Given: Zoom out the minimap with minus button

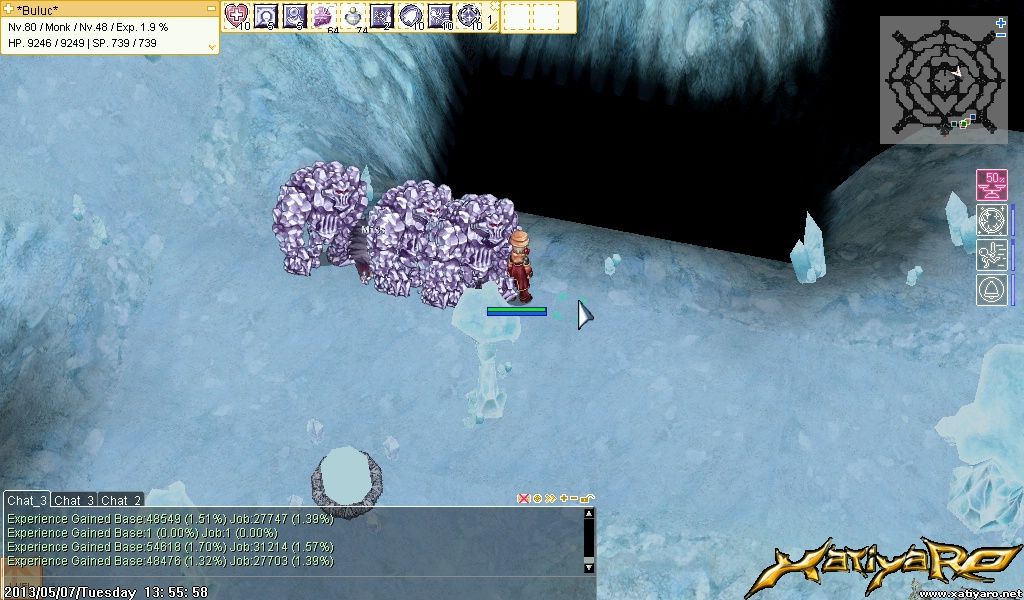Looking at the screenshot, I should click(1001, 35).
